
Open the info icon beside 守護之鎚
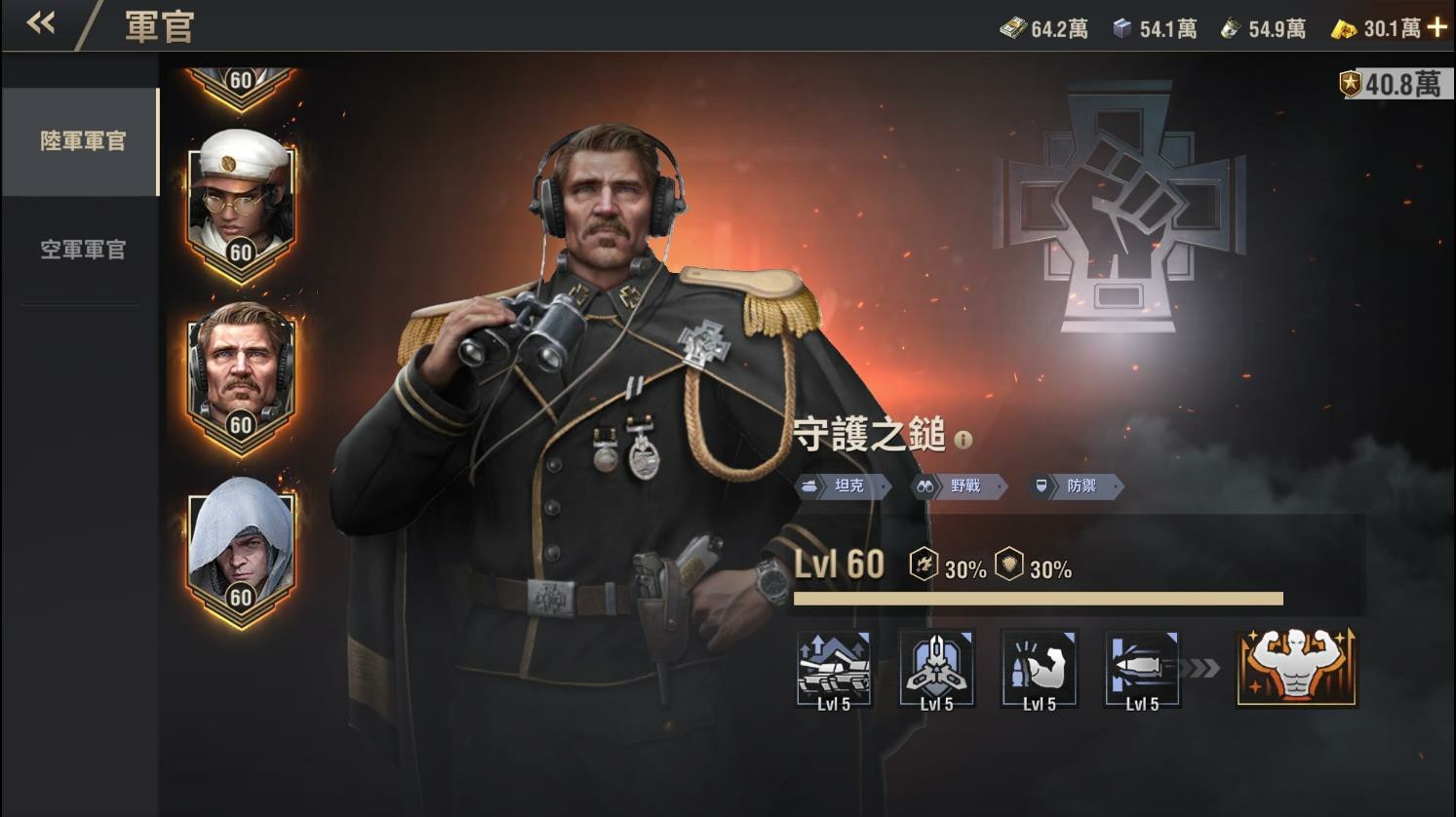click(x=964, y=438)
